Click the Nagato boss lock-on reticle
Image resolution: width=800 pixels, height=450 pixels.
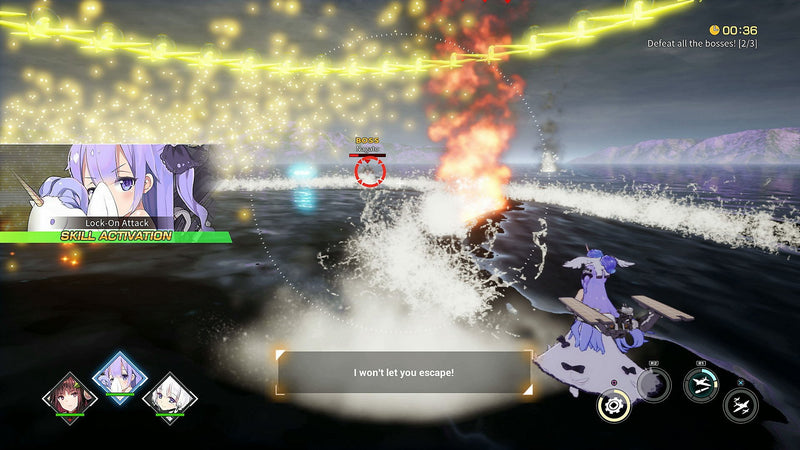tap(369, 172)
